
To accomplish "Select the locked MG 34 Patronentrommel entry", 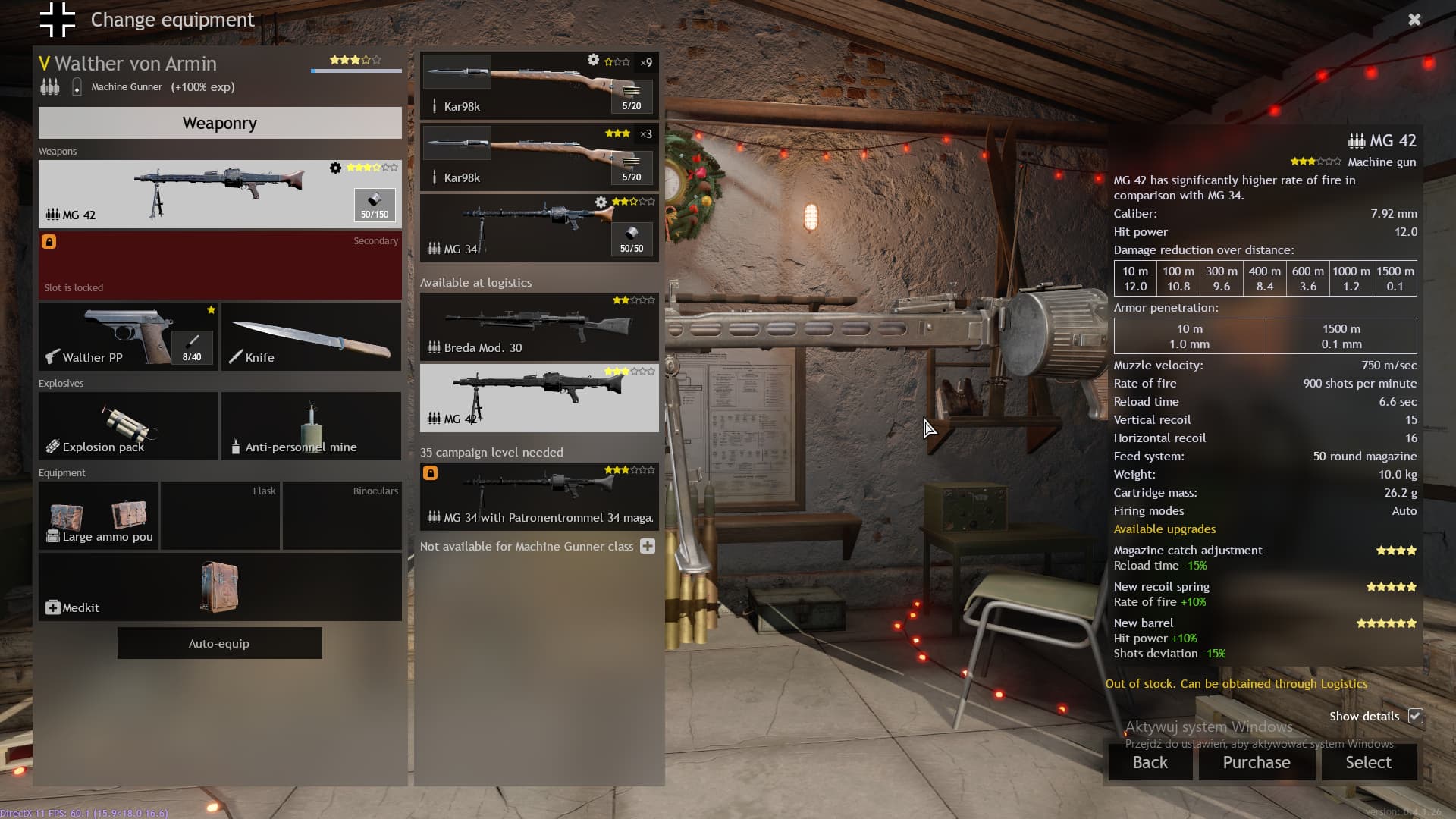I will click(538, 497).
